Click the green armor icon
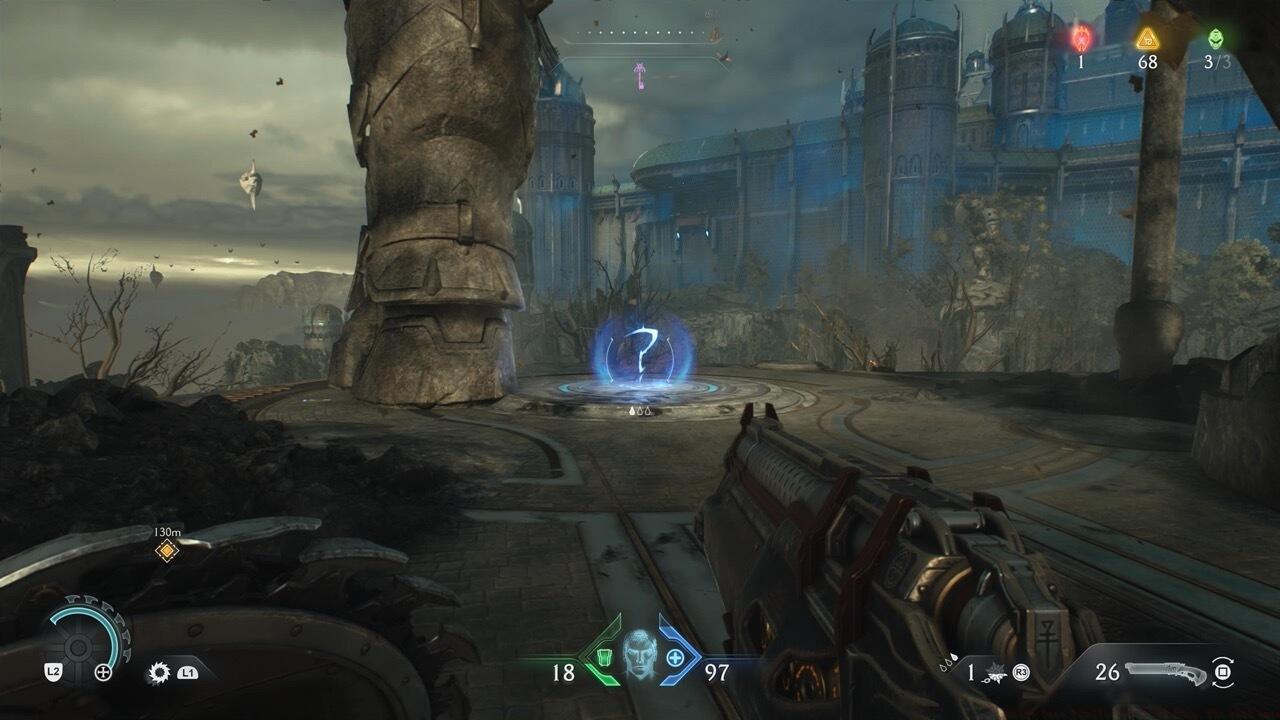Screen dimensions: 1280x720 pos(603,658)
